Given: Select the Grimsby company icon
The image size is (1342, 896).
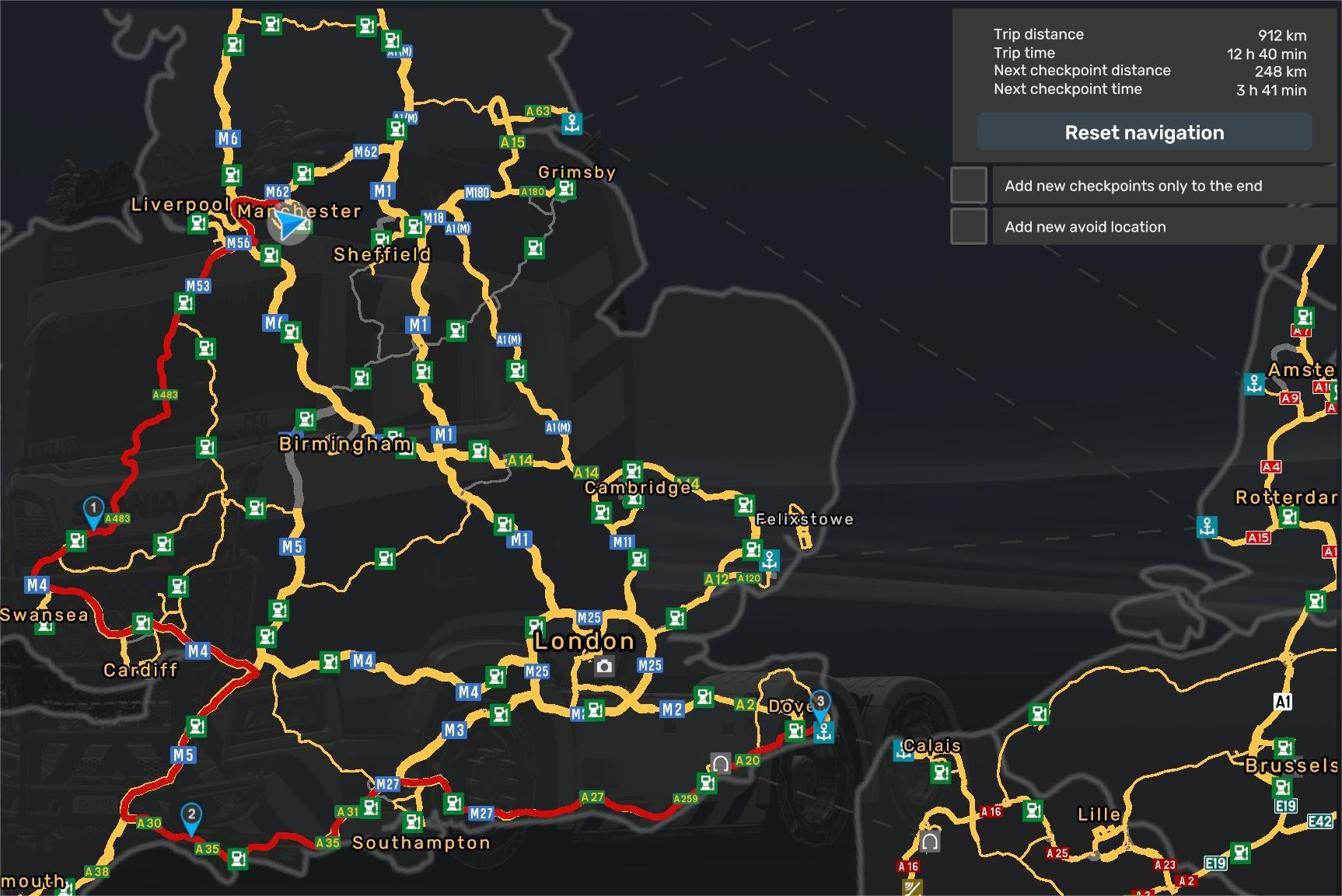Looking at the screenshot, I should tap(566, 189).
